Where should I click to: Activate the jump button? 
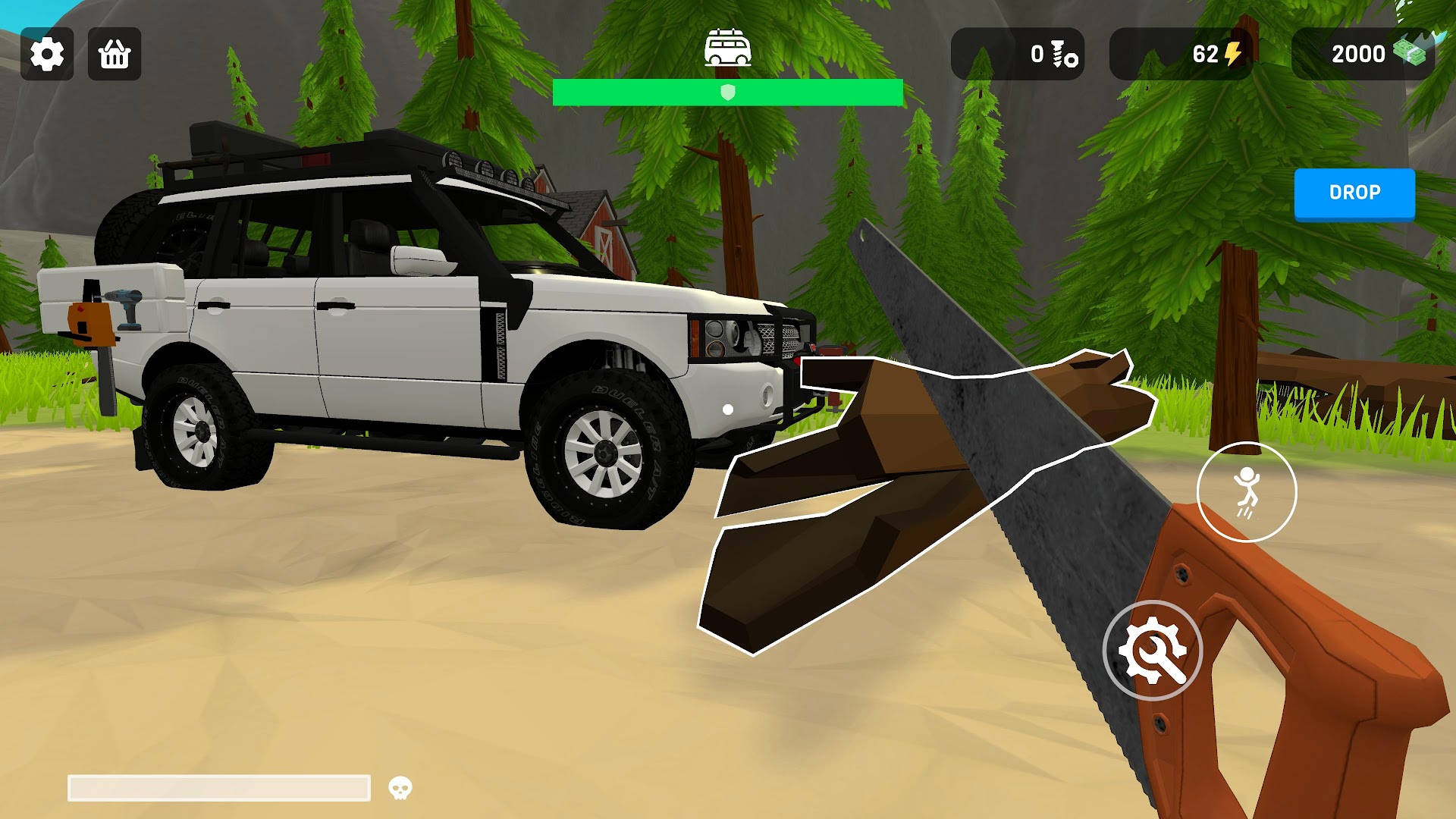[x=1246, y=492]
